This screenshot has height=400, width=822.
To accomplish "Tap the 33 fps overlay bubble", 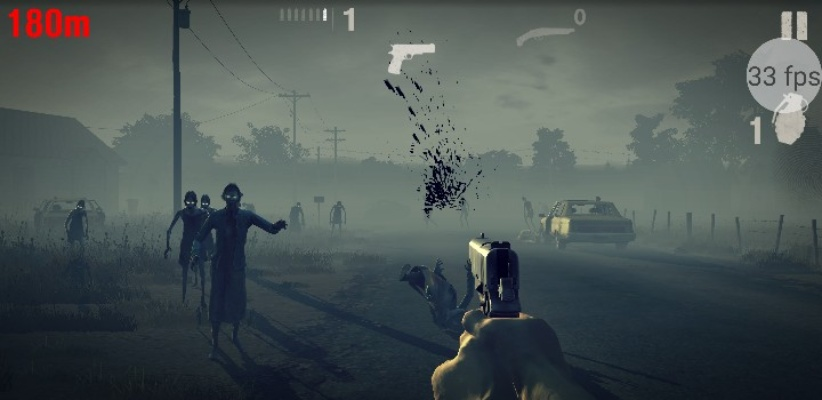I will 783,76.
